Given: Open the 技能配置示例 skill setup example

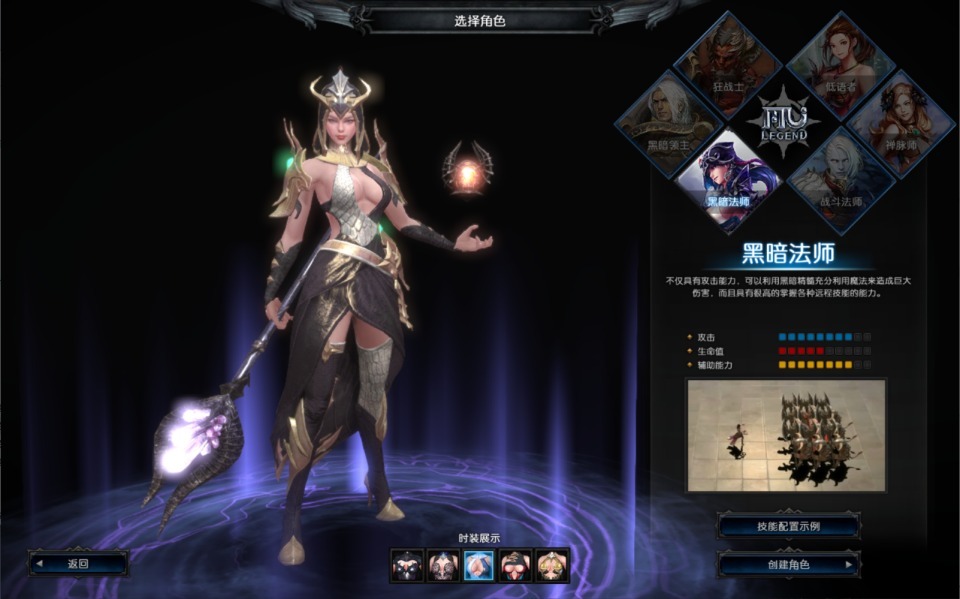Looking at the screenshot, I should click(788, 526).
